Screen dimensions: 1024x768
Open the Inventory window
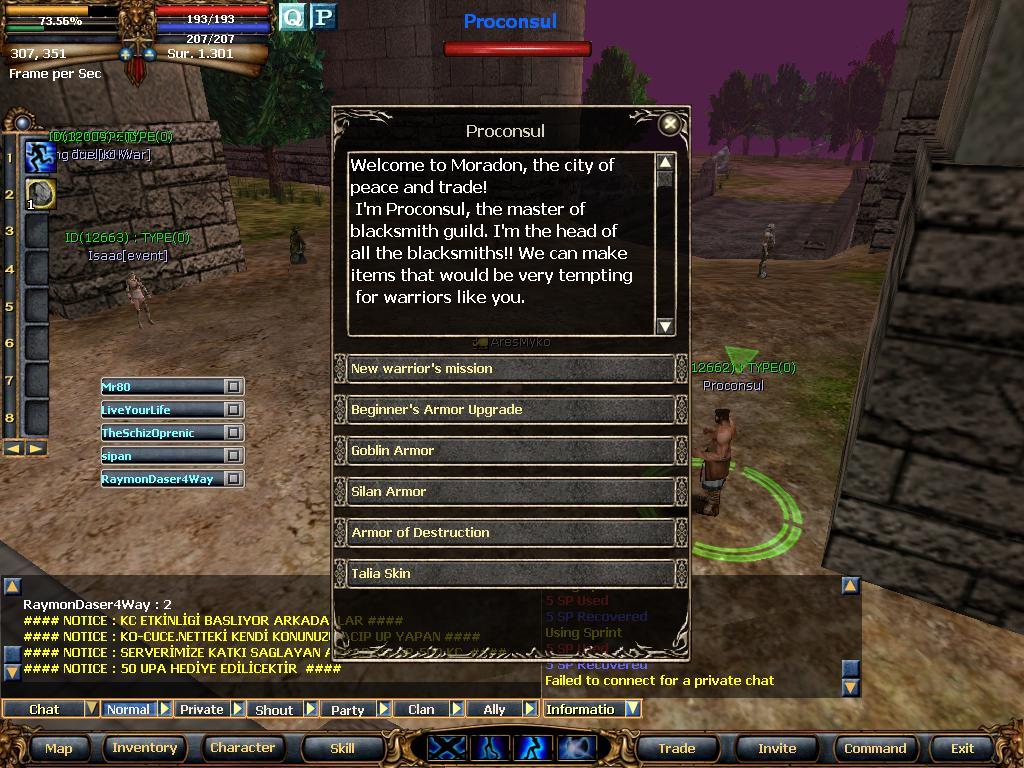(144, 748)
